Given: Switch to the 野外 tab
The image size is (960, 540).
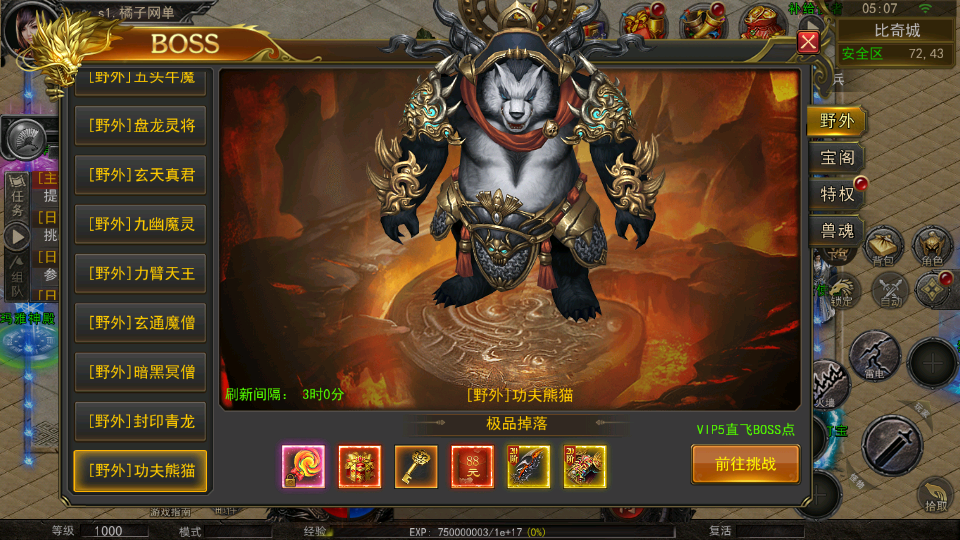Looking at the screenshot, I should click(x=836, y=121).
